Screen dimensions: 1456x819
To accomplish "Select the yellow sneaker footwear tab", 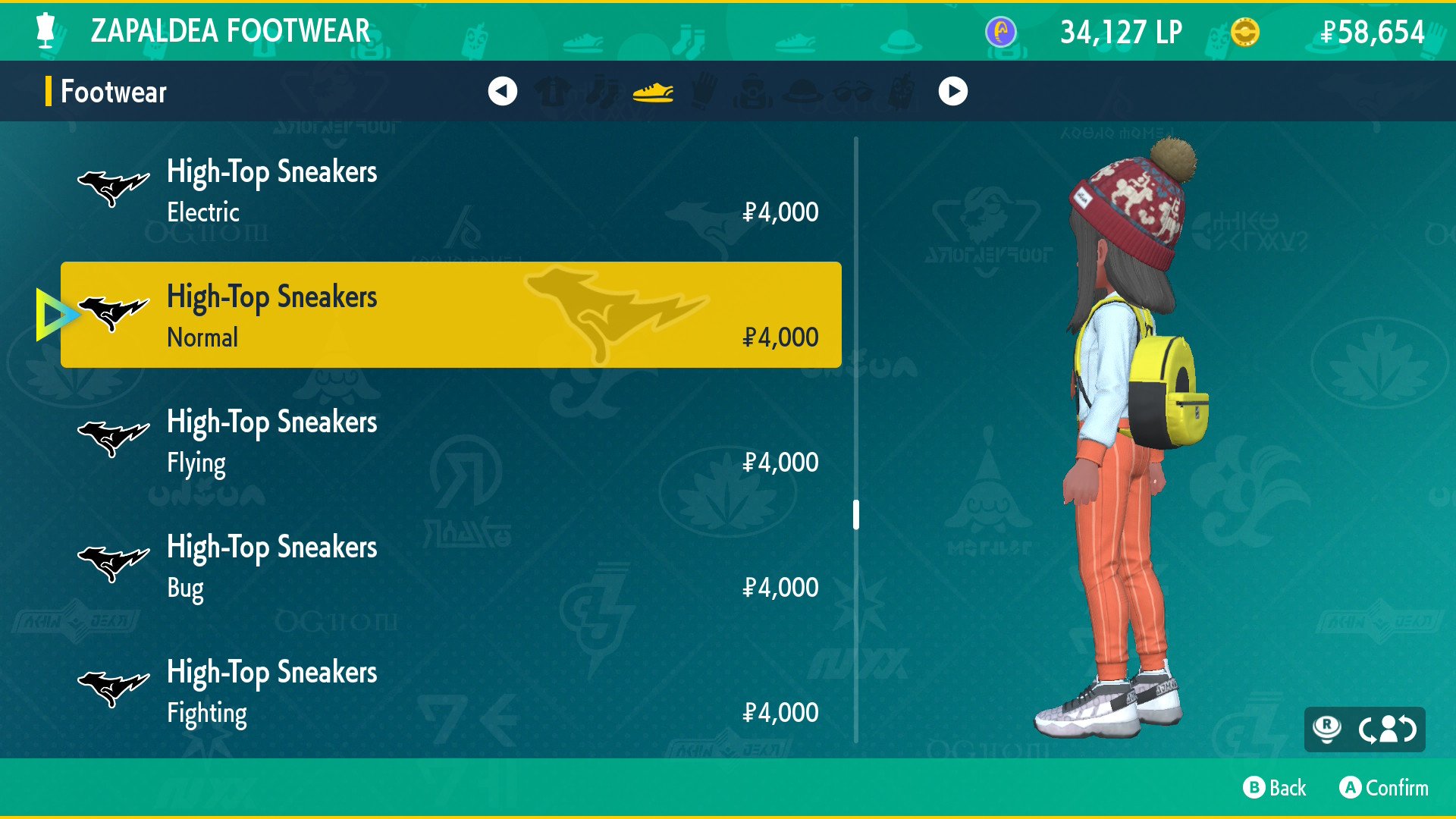I will pyautogui.click(x=653, y=92).
